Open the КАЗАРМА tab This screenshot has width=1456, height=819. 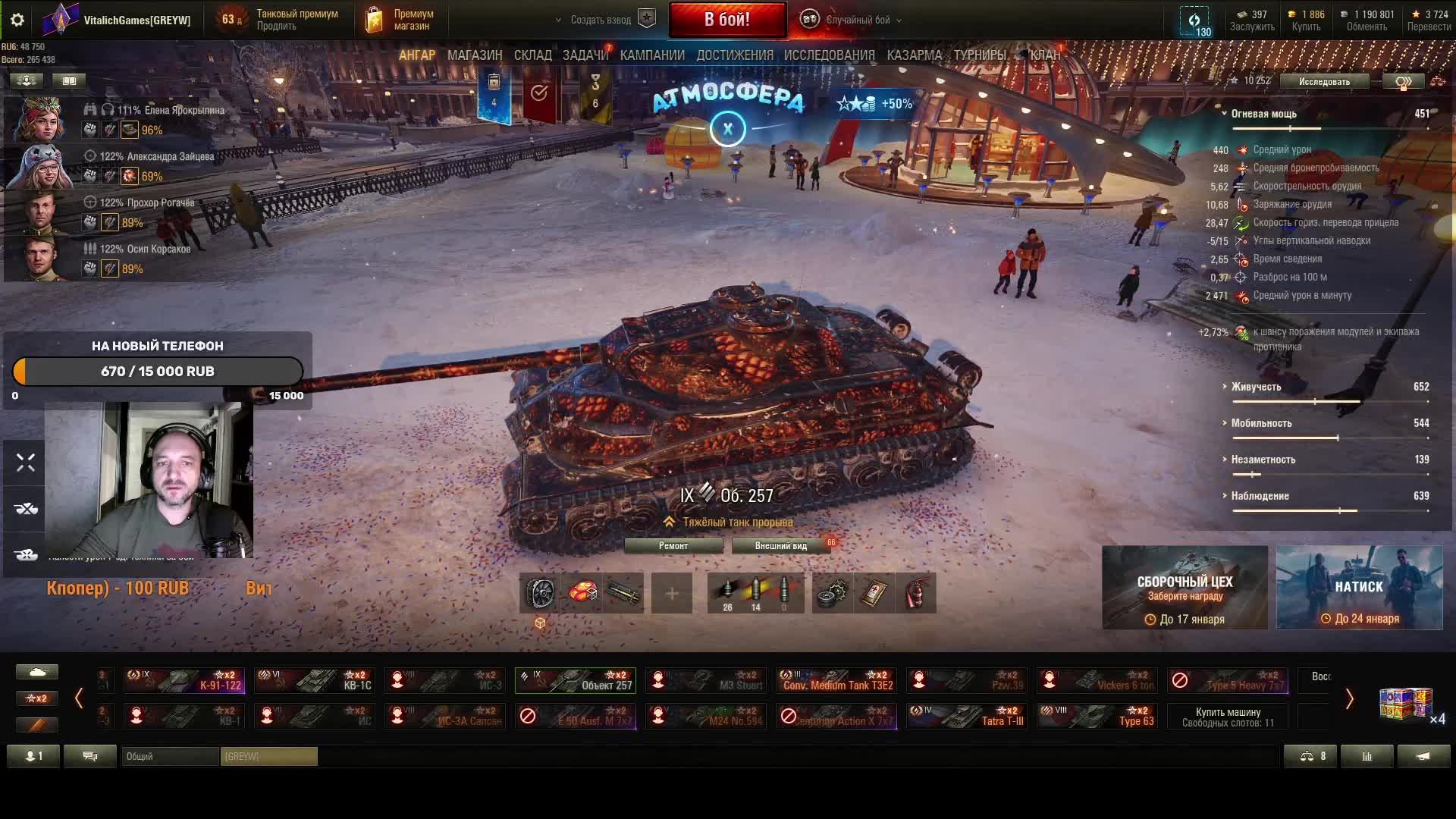914,55
